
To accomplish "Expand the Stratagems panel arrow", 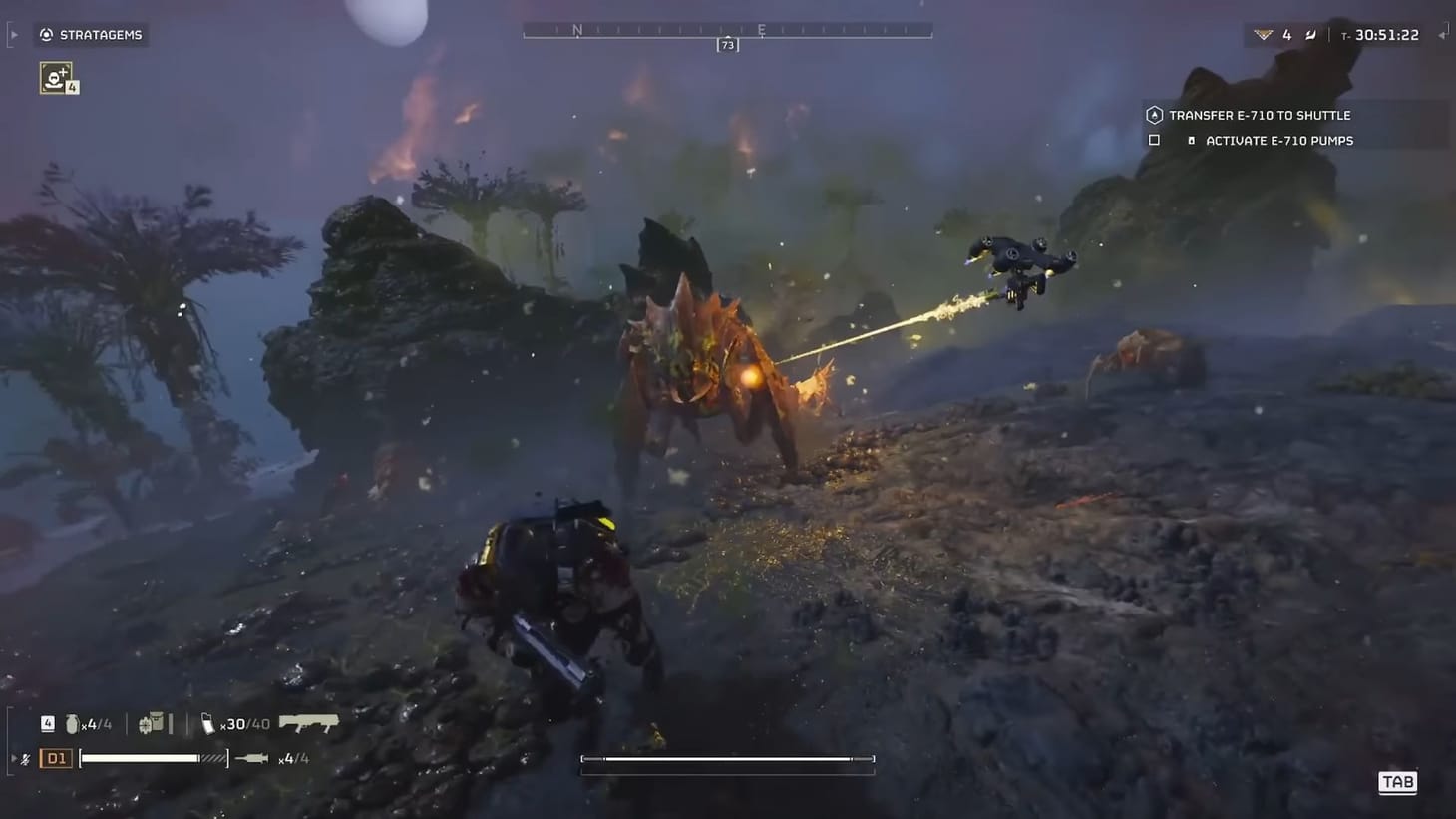I will click(x=13, y=33).
